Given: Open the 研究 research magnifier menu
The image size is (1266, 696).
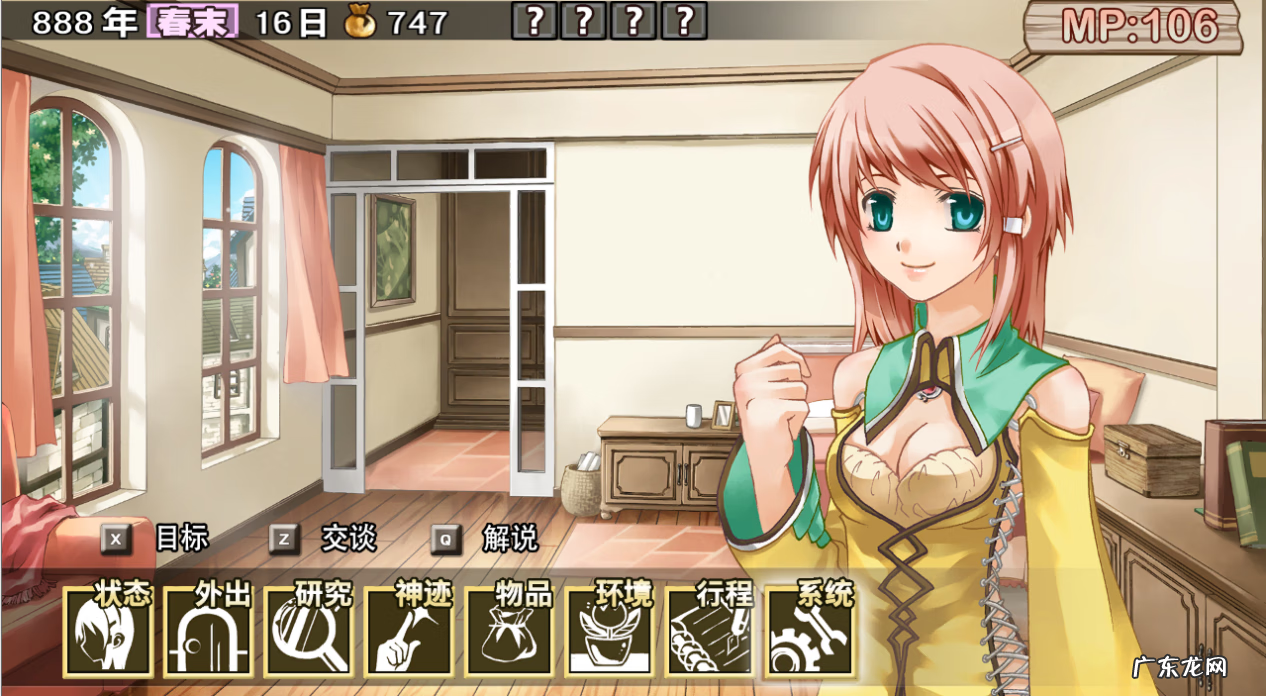Looking at the screenshot, I should point(309,632).
